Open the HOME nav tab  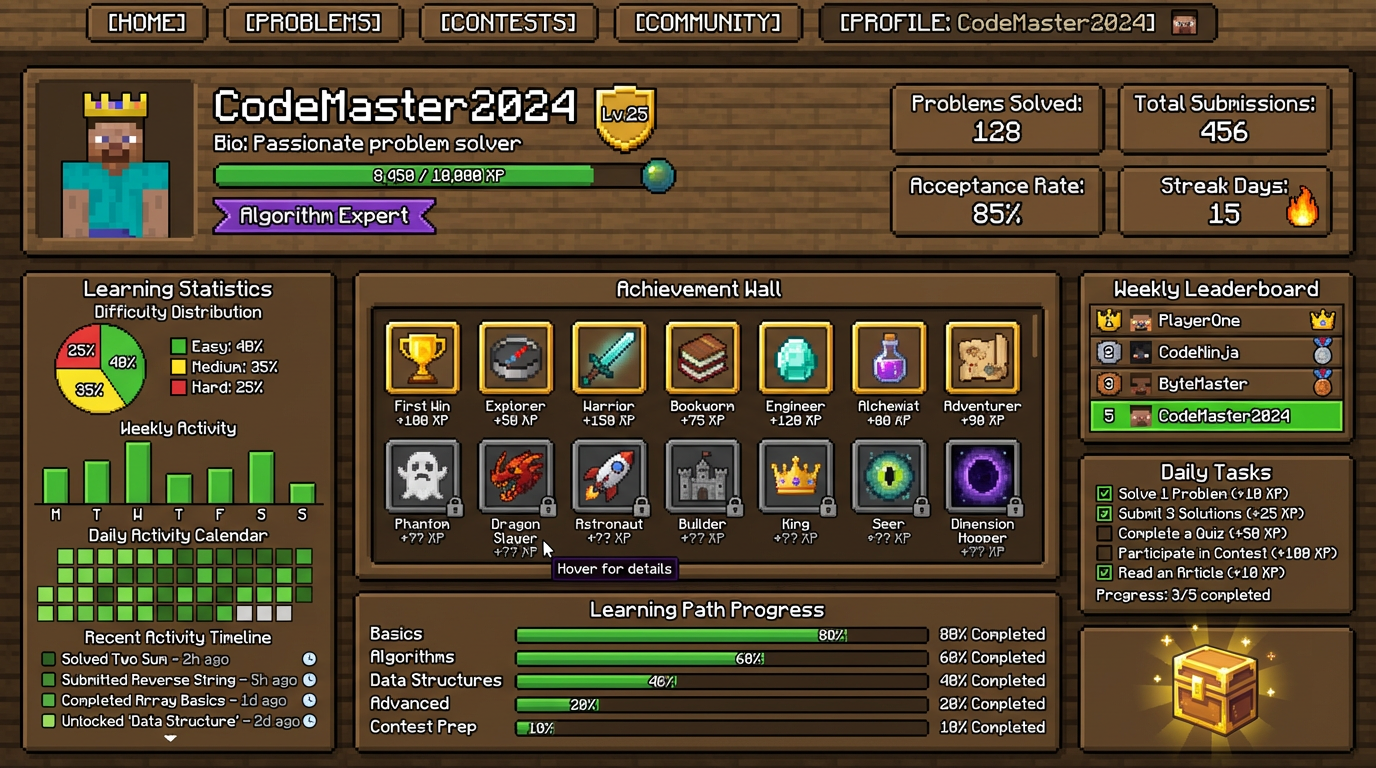click(x=147, y=23)
